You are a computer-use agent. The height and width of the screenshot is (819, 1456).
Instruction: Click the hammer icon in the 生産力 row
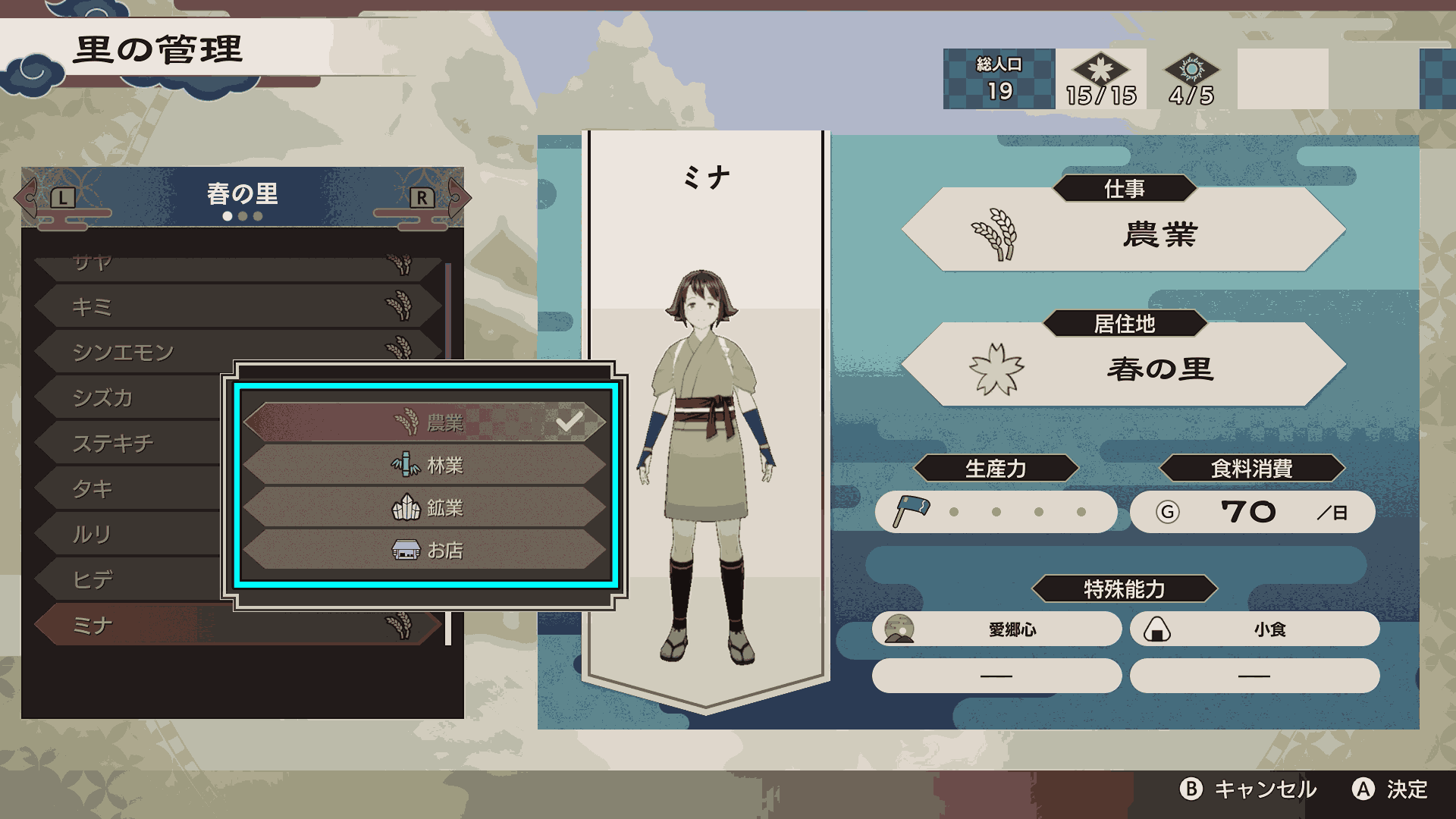pos(913,511)
